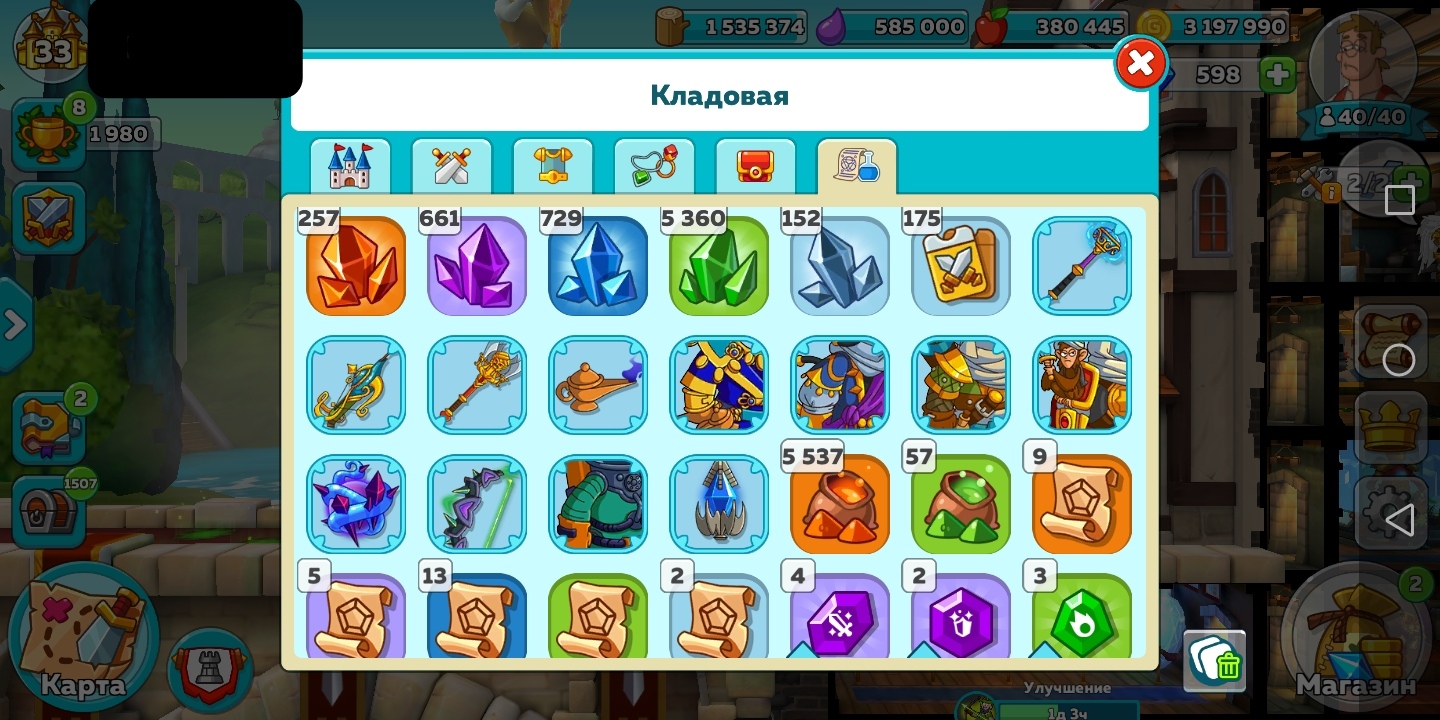1440x720 pixels.
Task: Select the orange crystals stack
Action: (356, 266)
